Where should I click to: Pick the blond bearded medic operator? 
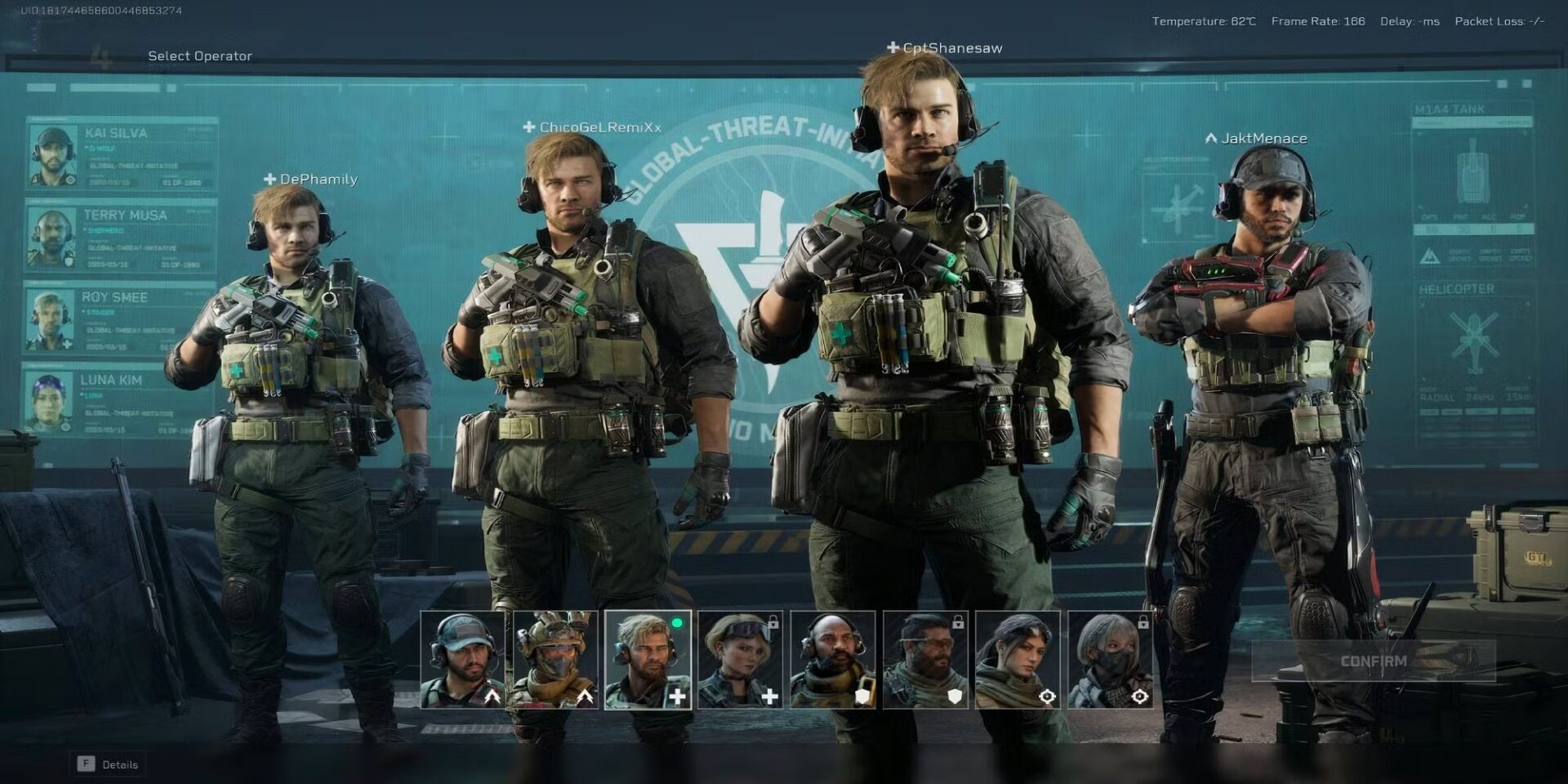pyautogui.click(x=648, y=660)
